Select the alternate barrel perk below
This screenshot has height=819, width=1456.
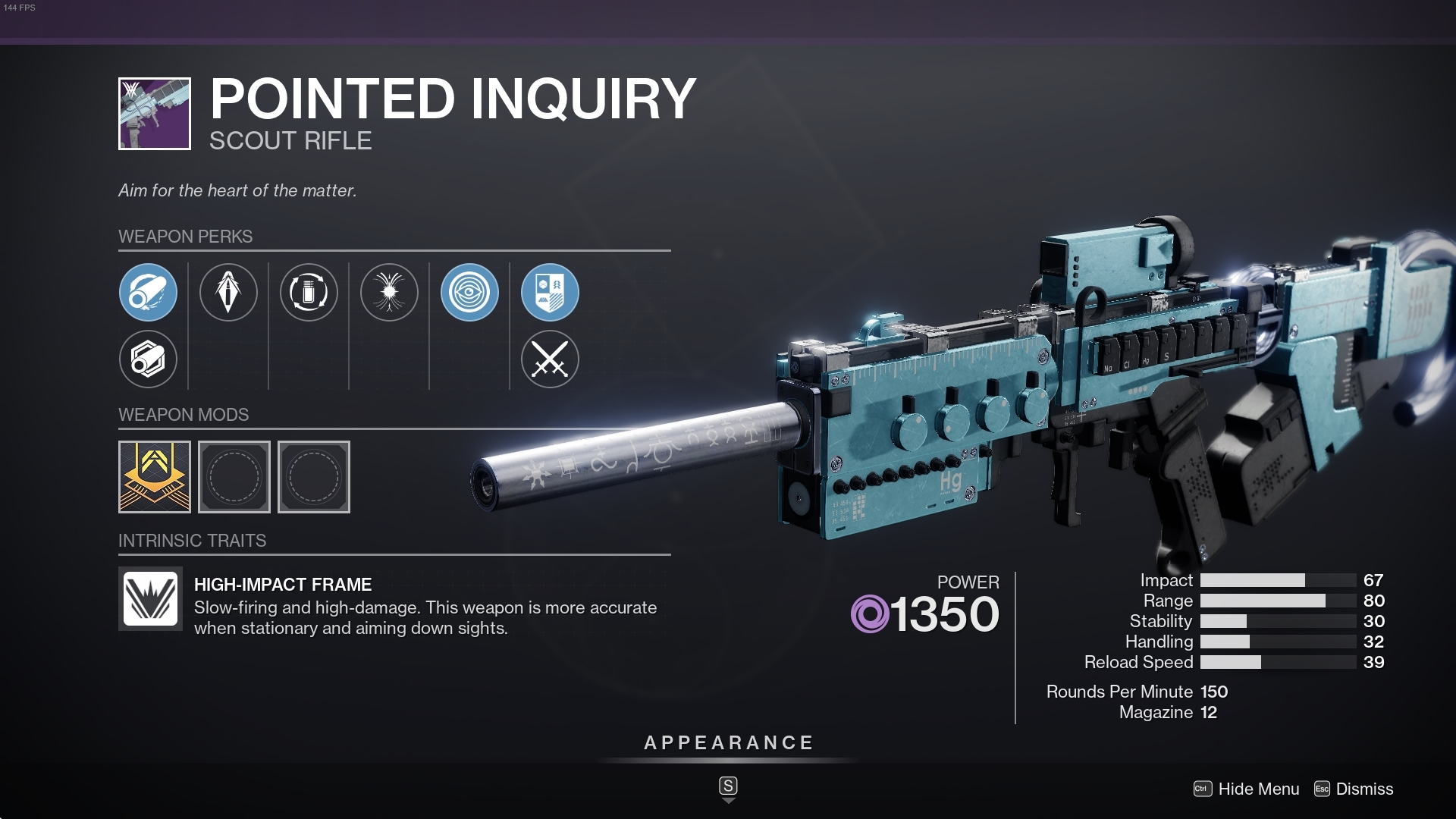[x=148, y=359]
